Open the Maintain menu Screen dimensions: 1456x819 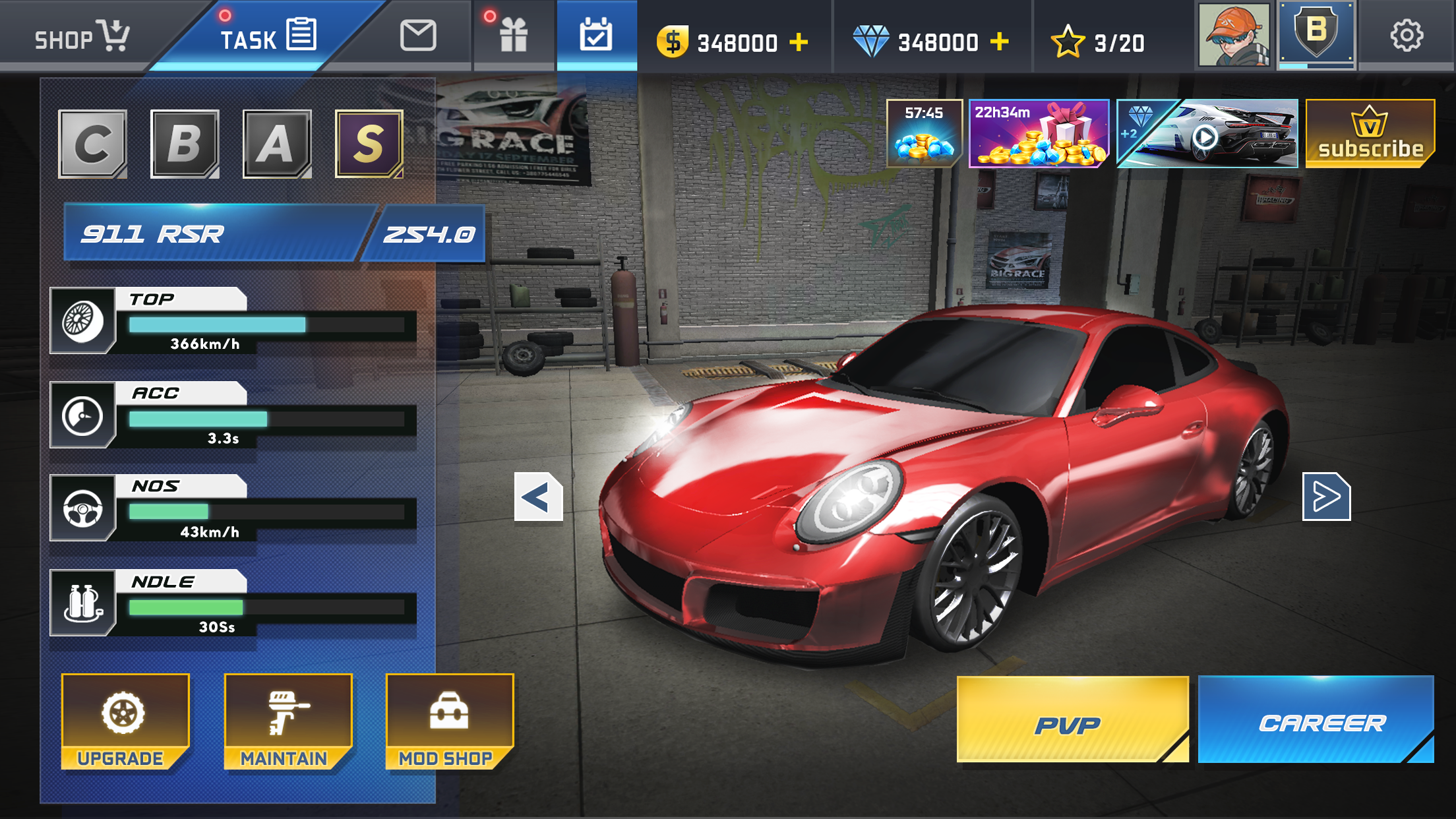click(288, 721)
